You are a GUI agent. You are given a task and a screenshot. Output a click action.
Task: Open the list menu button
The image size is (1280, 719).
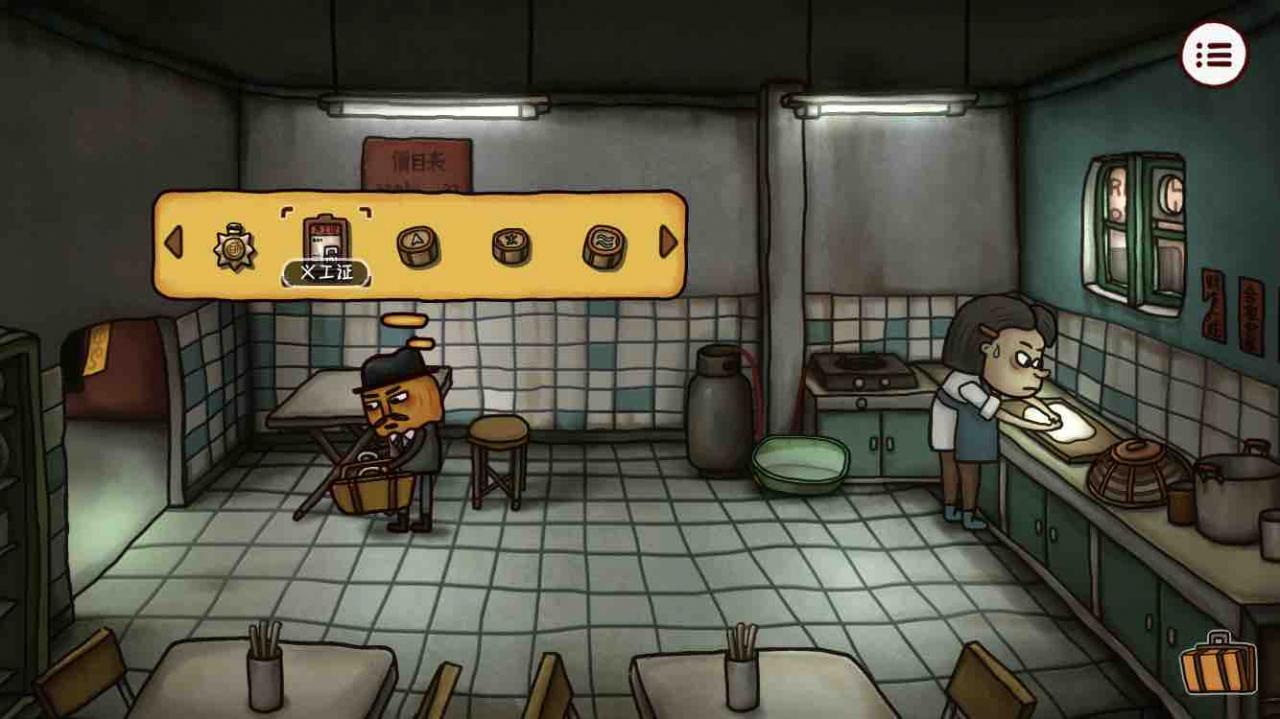tap(1214, 55)
